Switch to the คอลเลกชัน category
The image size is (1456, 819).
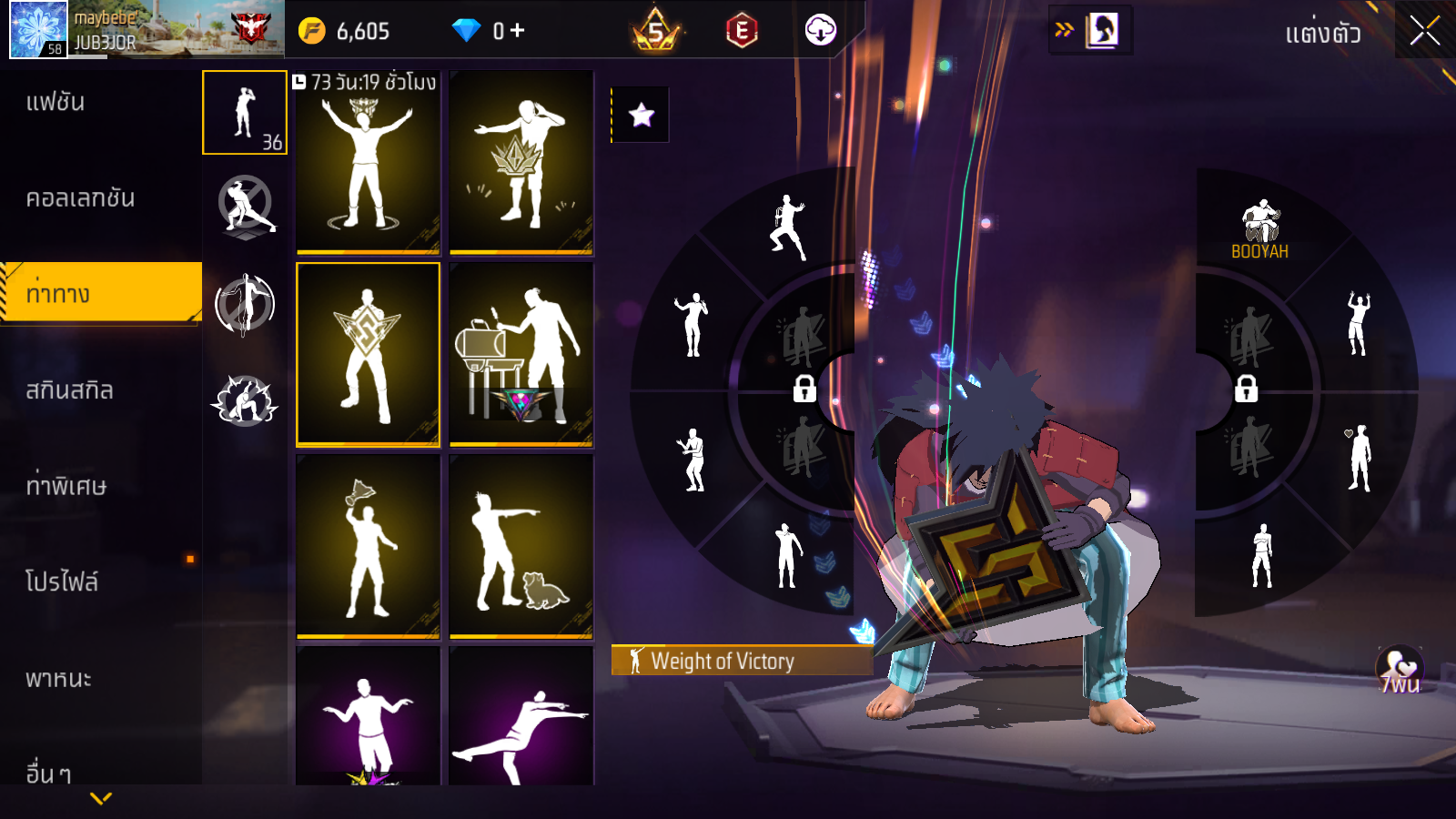[80, 198]
